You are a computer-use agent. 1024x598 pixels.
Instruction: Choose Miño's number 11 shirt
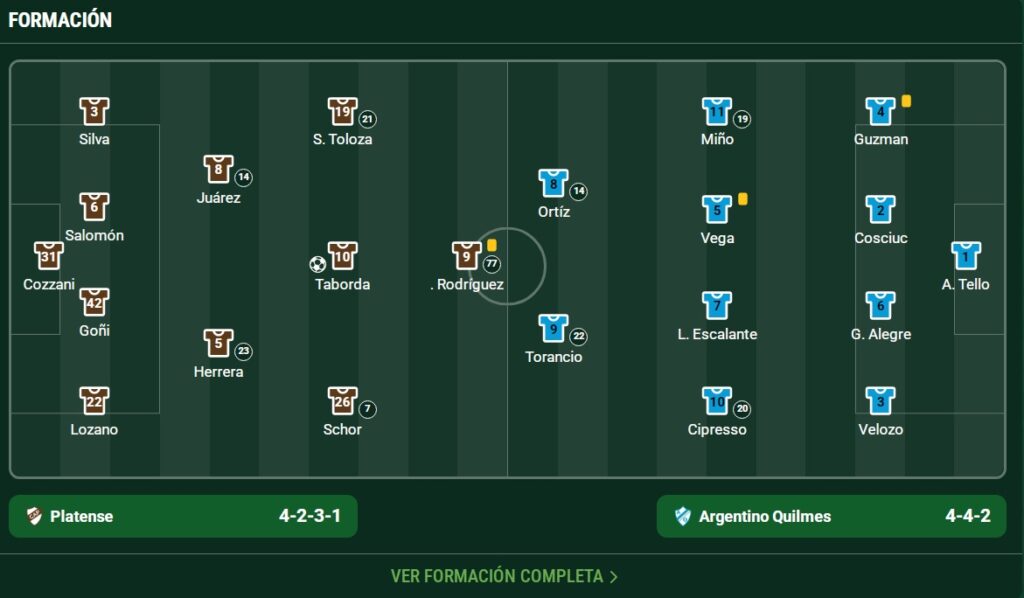(x=717, y=111)
